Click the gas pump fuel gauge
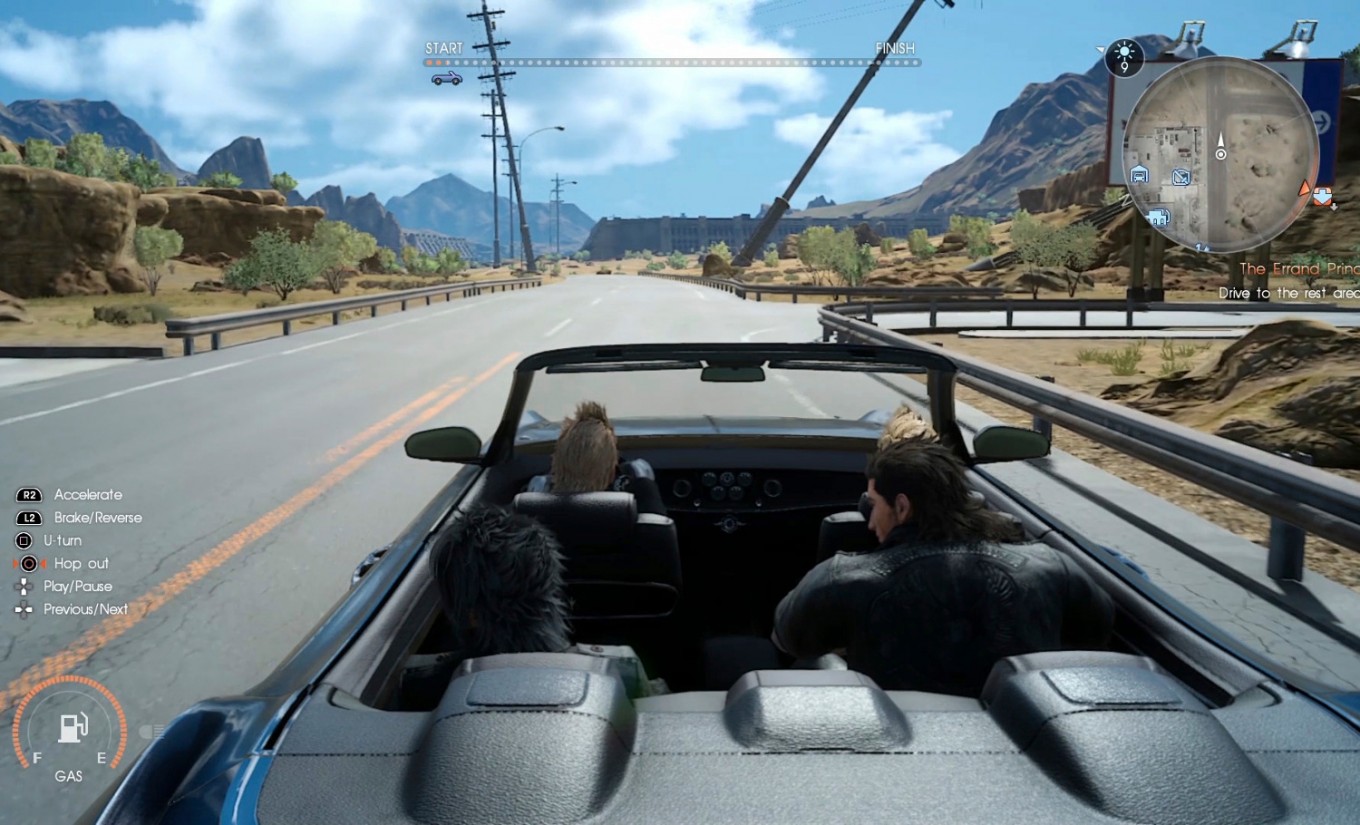 tap(69, 728)
